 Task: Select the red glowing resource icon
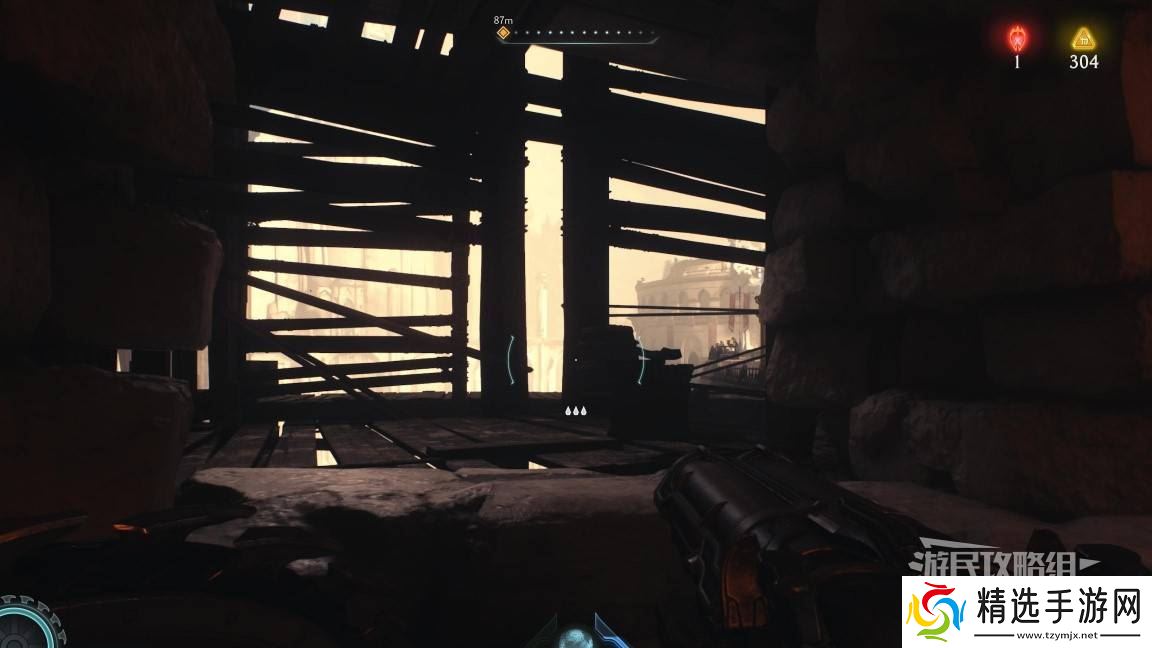coord(1017,38)
